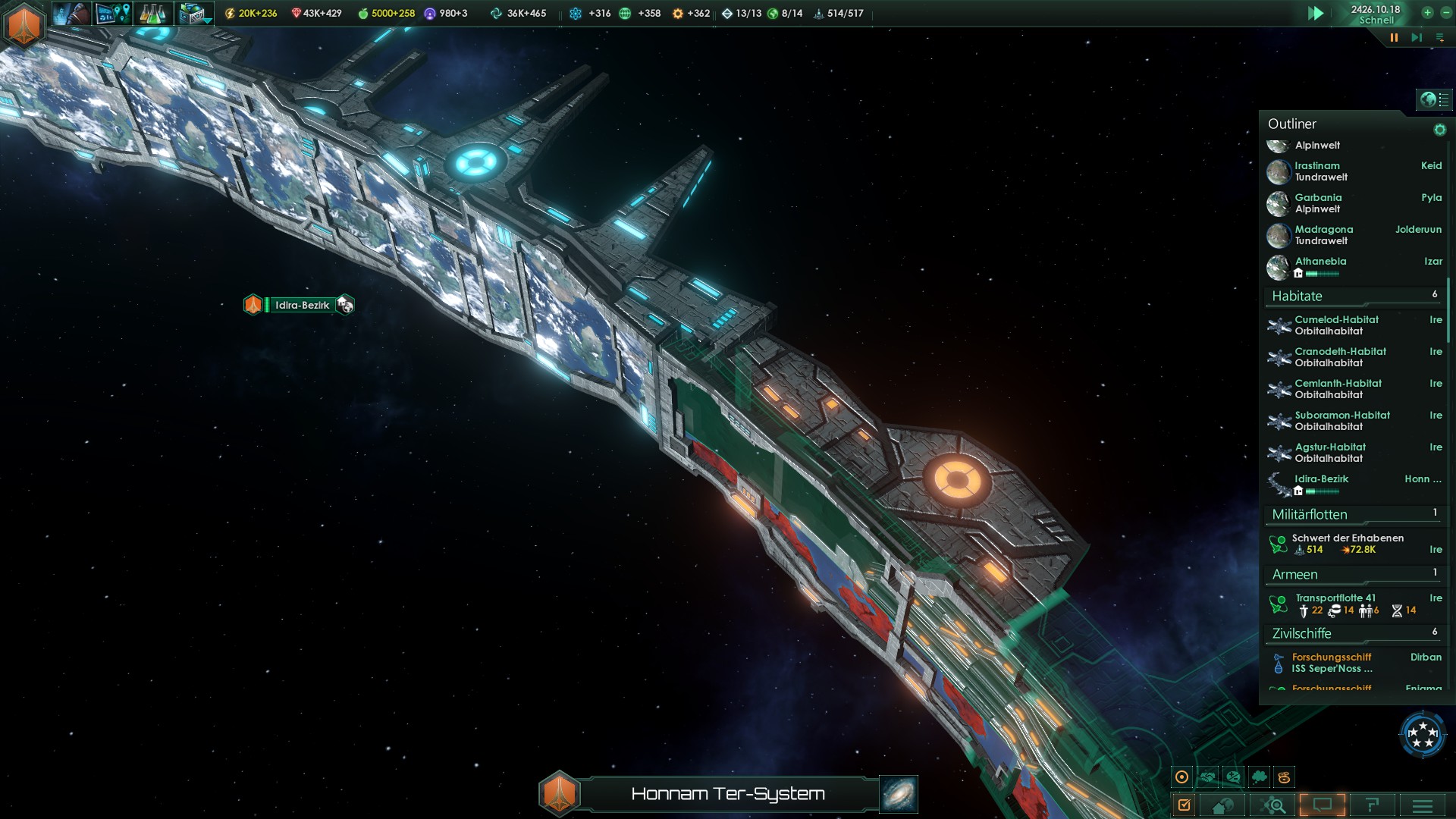Viewport: 1456px width, 819px height.
Task: Pause the game with the pause control
Action: click(x=1395, y=35)
